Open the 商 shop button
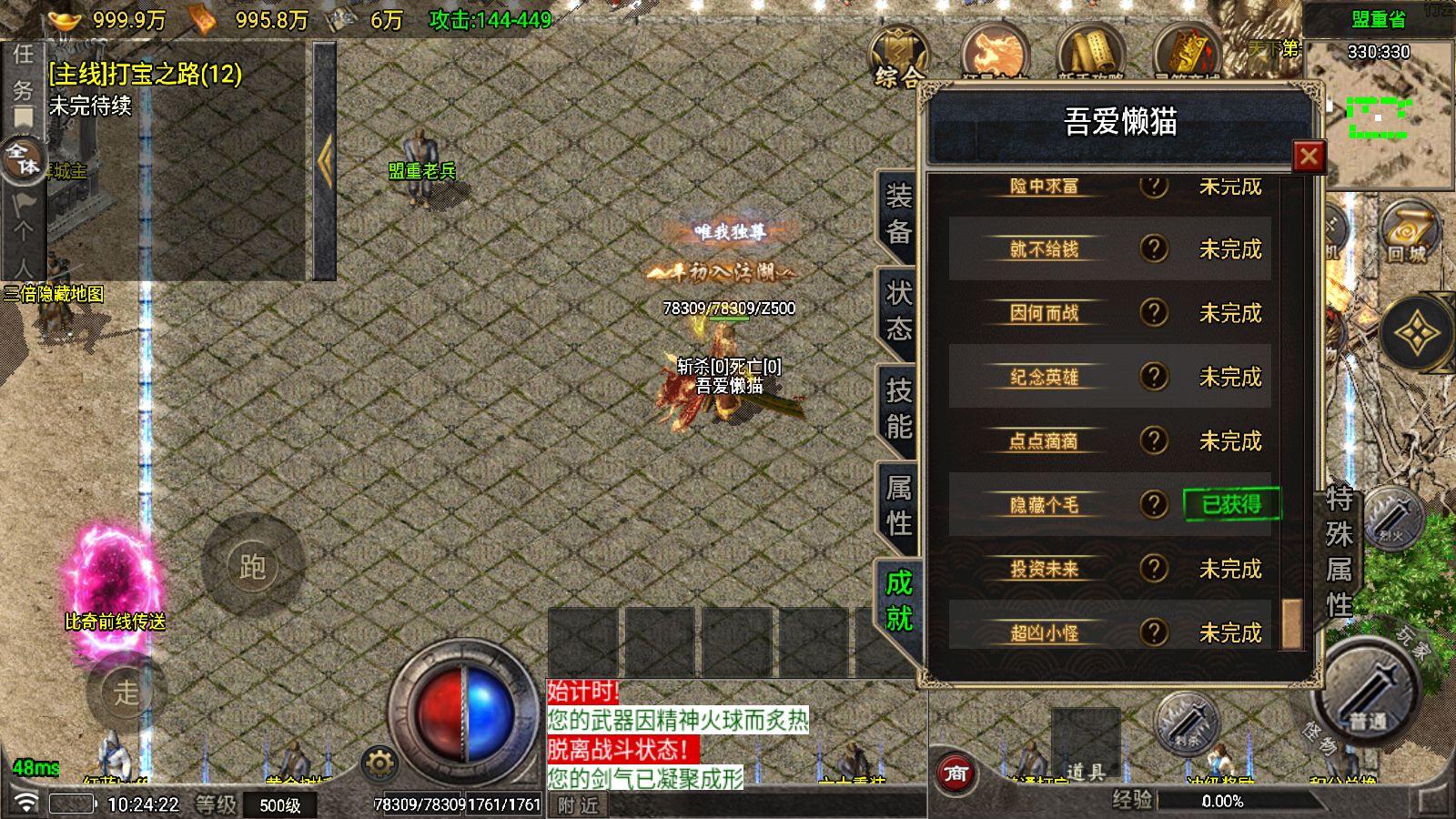 point(955,773)
